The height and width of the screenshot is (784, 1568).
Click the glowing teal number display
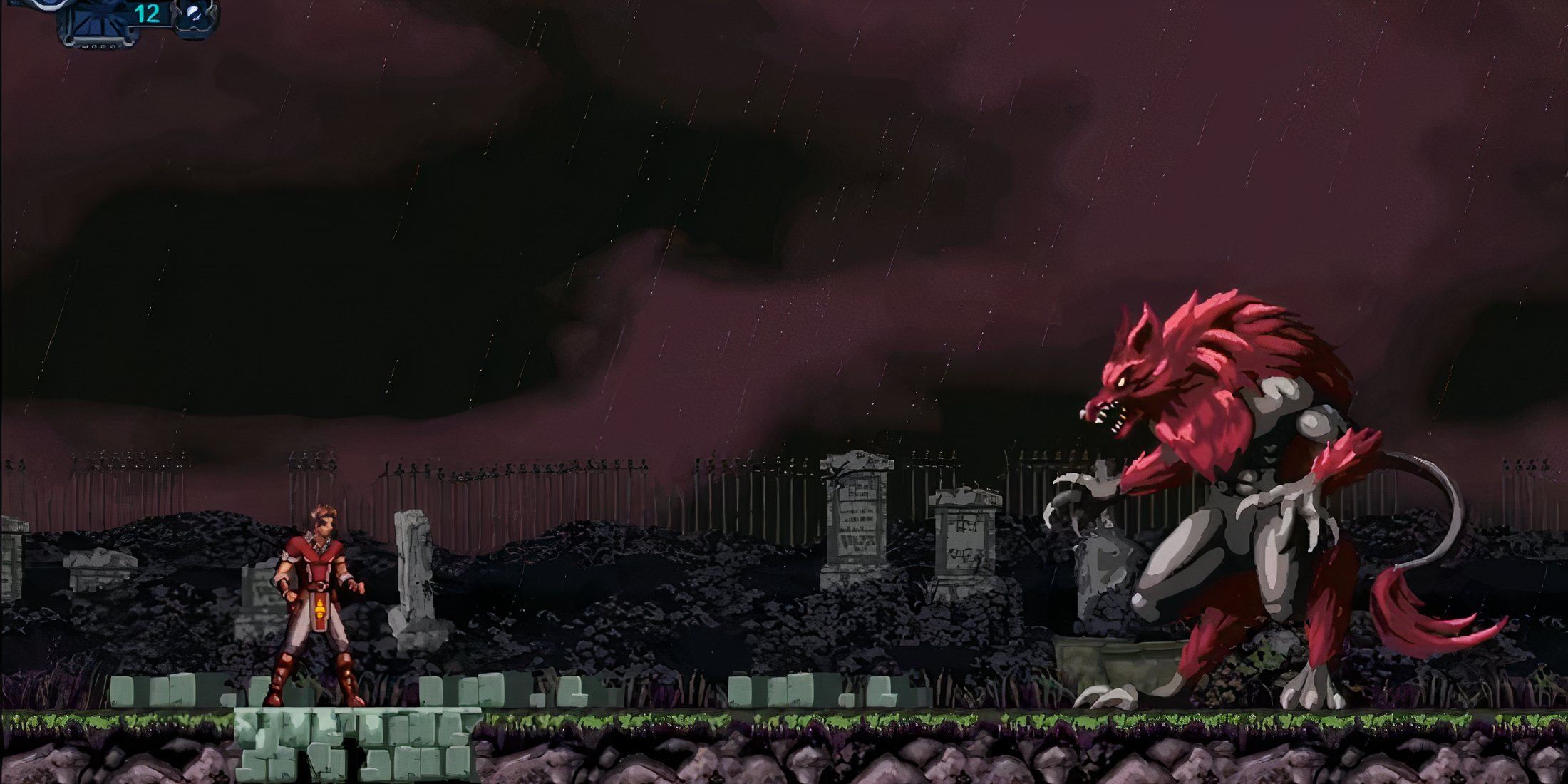pos(146,13)
